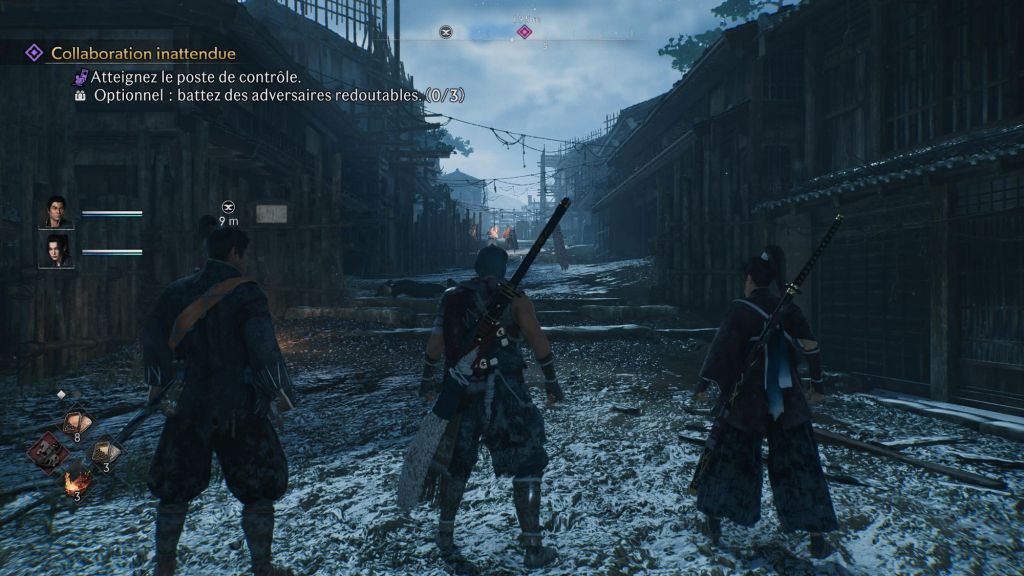The image size is (1024, 576).
Task: Open the Collaboration inattendue quest tracker
Action: 143,53
